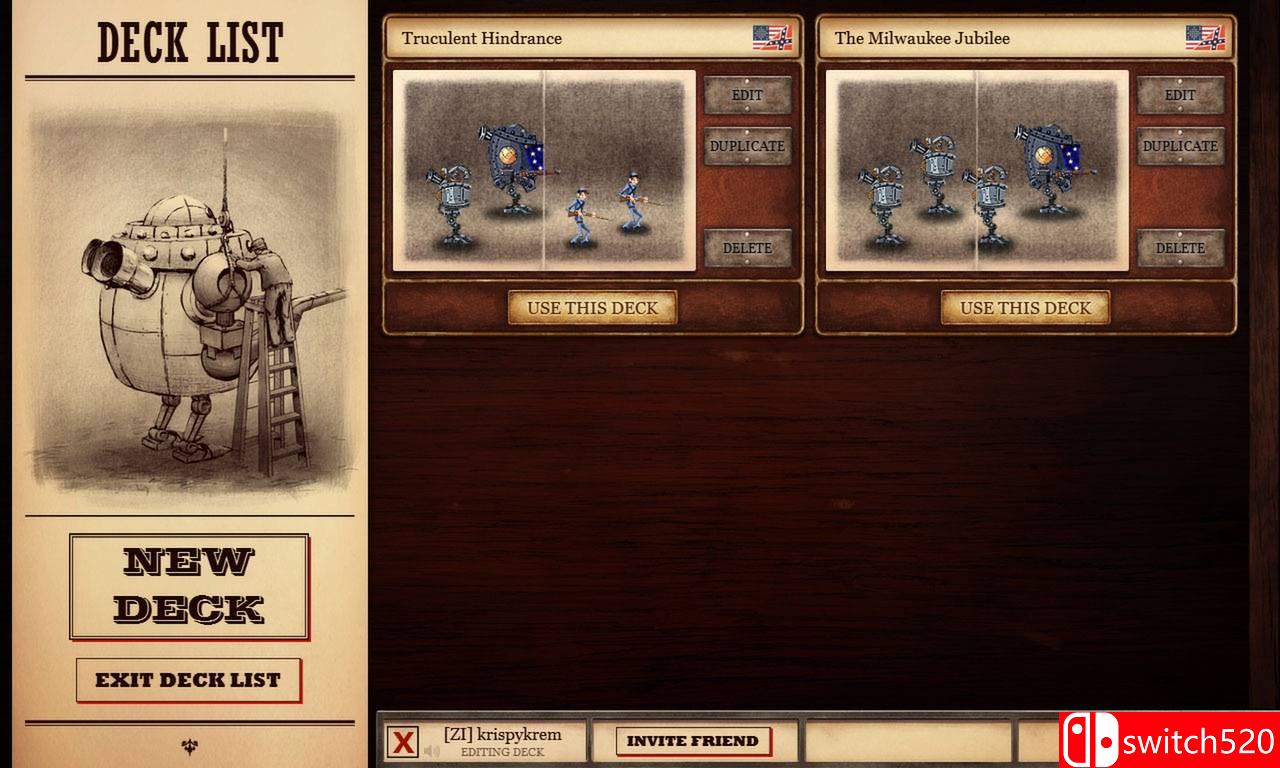Duplicate the Truculent Hindrance deck

748,146
